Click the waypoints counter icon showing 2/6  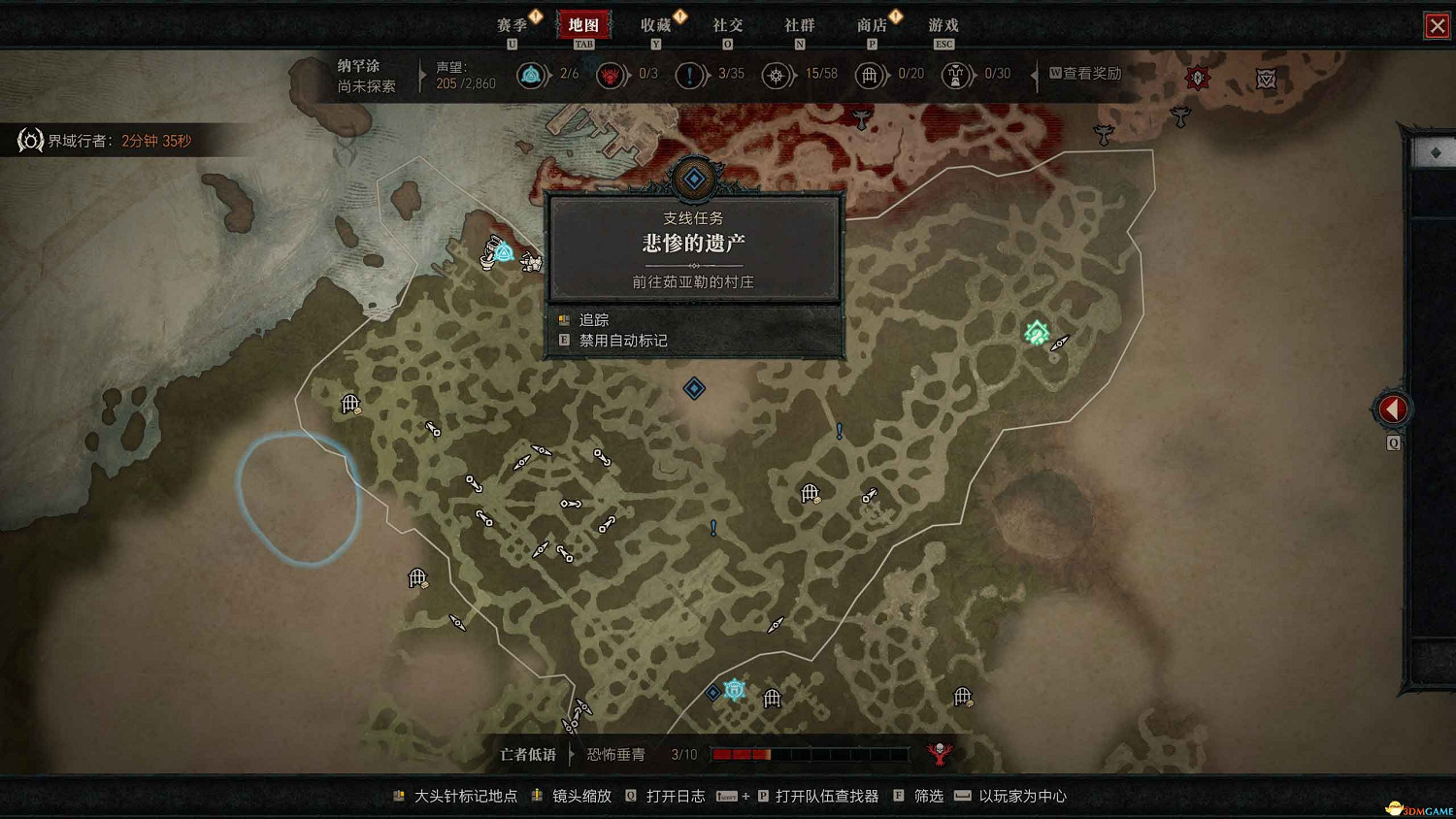click(x=532, y=75)
